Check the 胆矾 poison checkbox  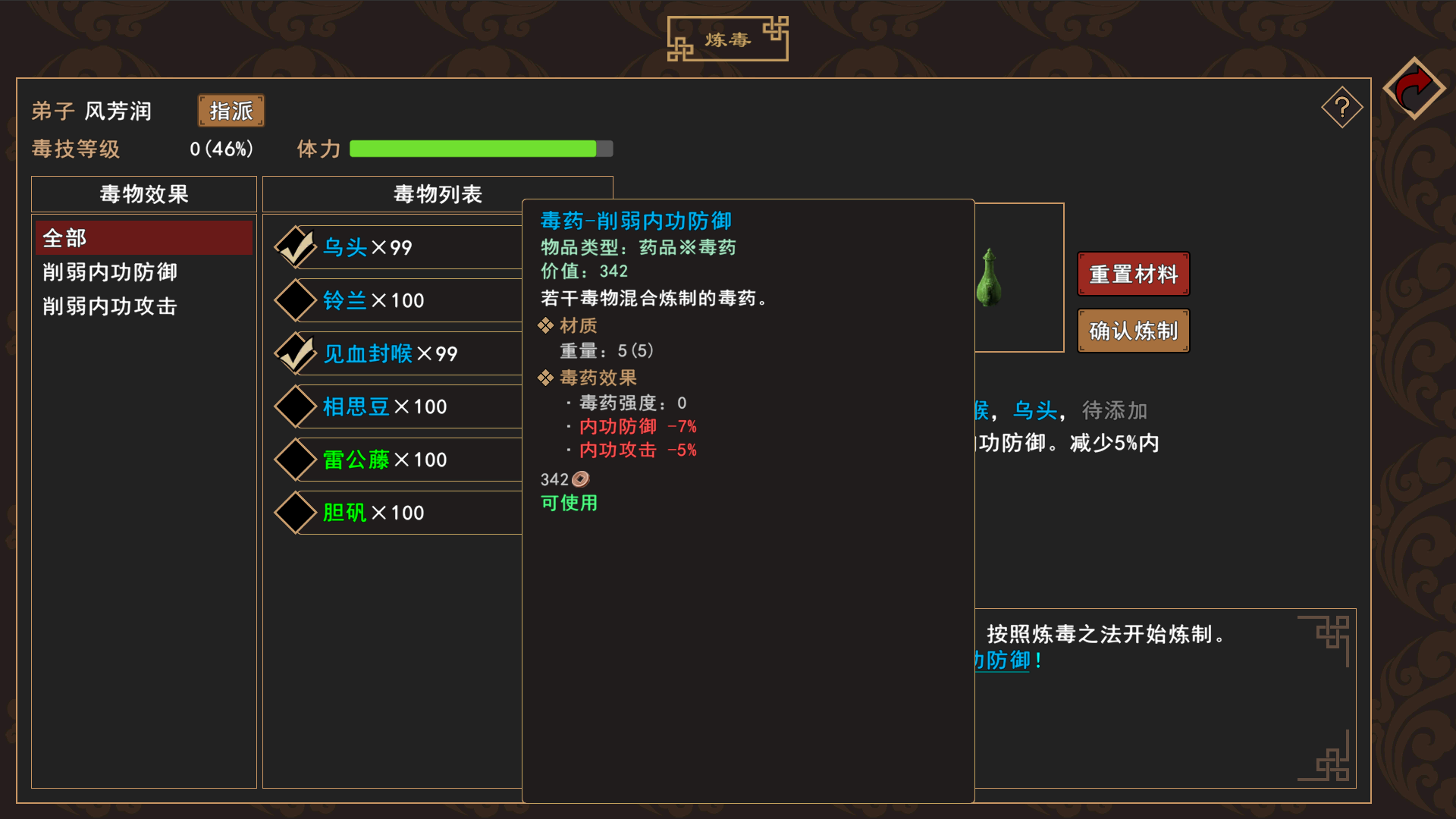295,513
